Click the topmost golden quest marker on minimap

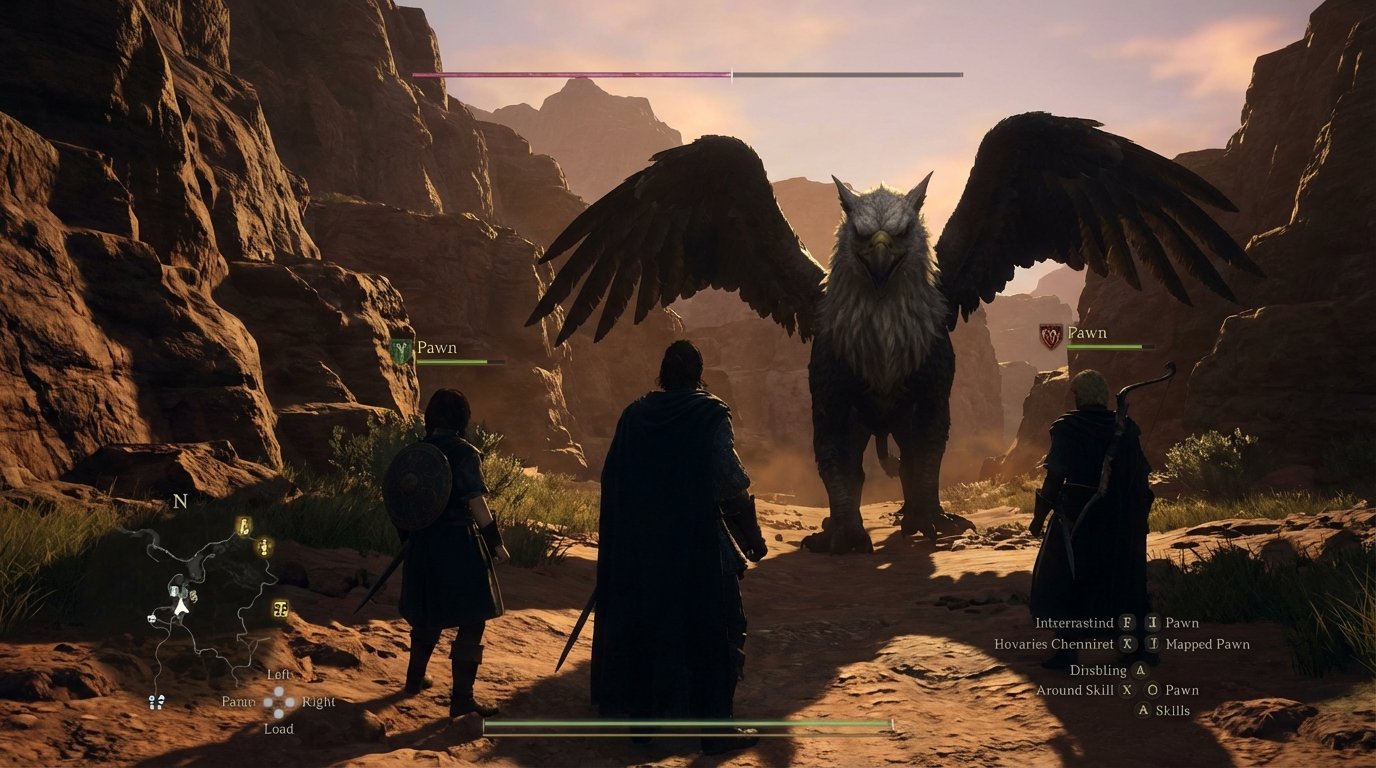tap(244, 527)
